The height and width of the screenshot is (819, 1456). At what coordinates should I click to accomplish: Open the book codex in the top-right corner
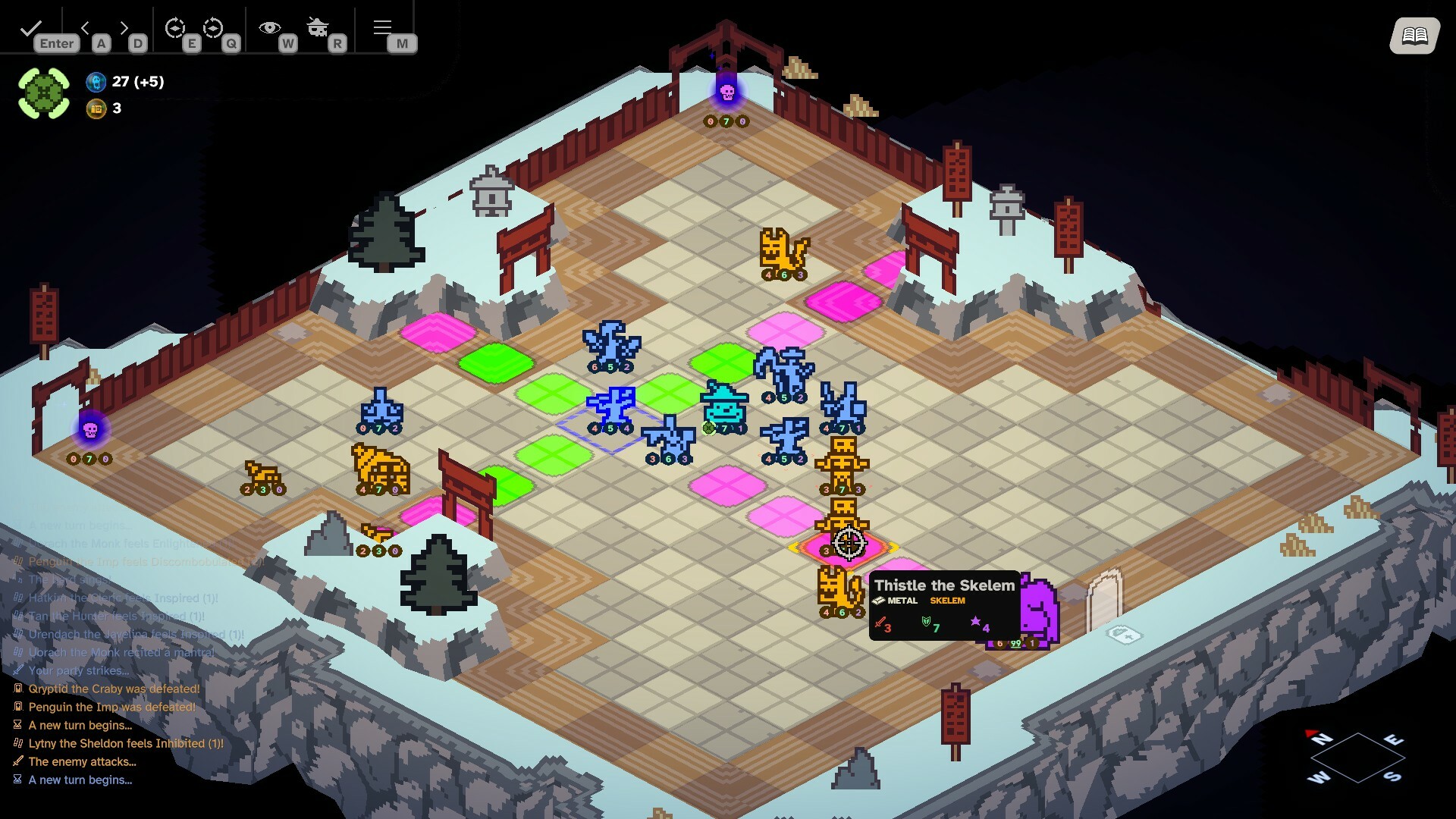coord(1415,34)
